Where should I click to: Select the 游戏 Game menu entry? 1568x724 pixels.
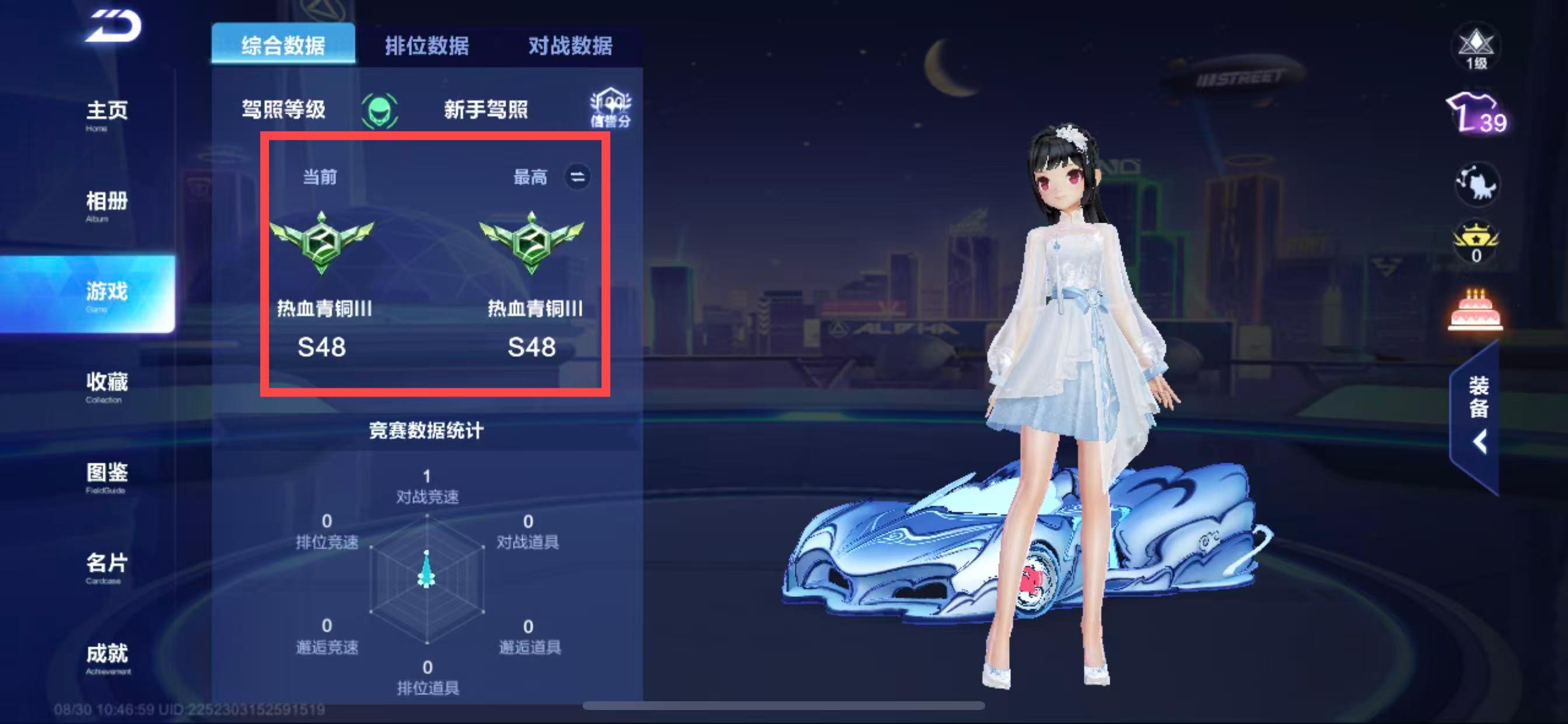click(x=107, y=294)
